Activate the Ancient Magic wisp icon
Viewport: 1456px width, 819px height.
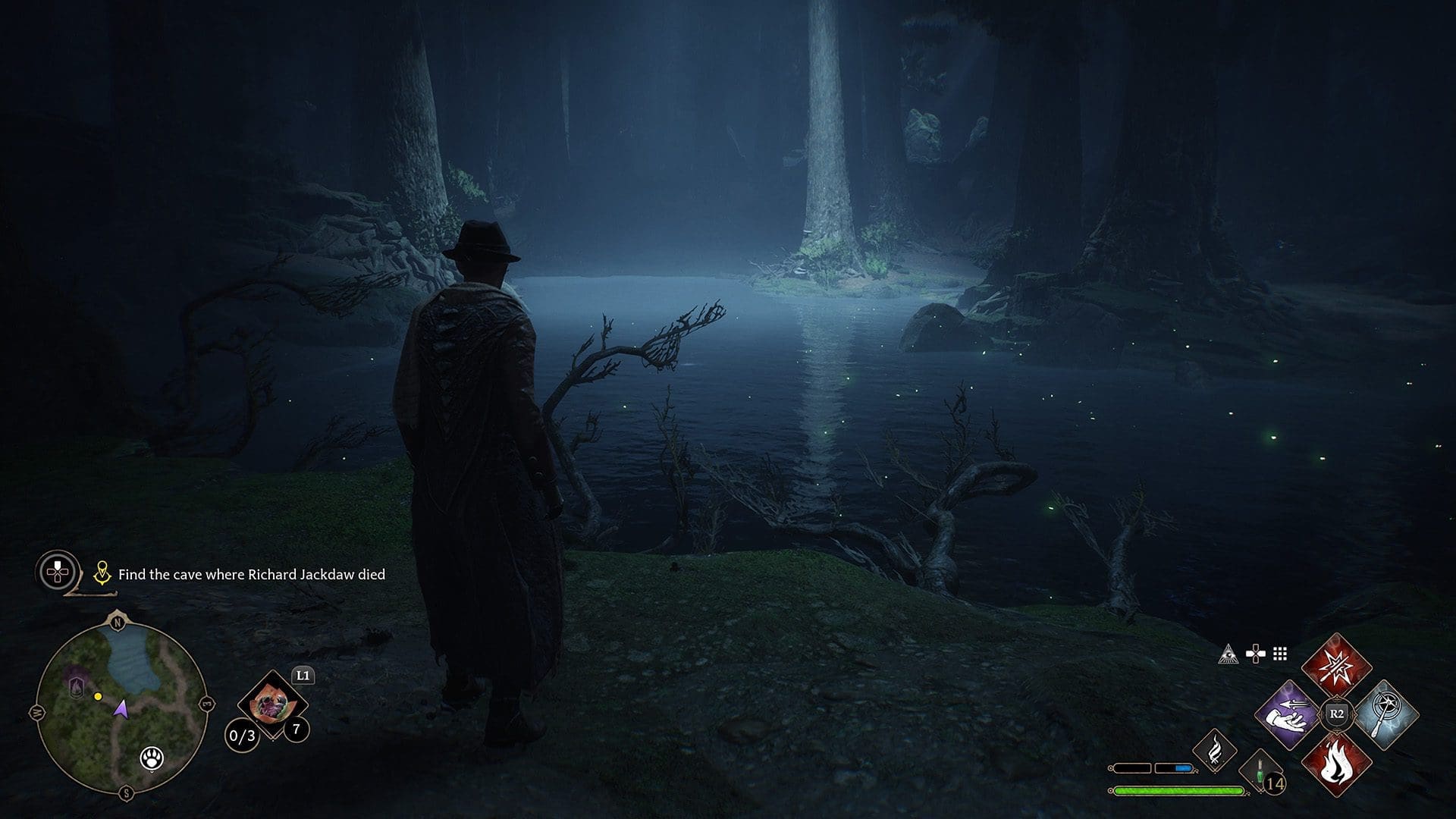[x=1214, y=749]
